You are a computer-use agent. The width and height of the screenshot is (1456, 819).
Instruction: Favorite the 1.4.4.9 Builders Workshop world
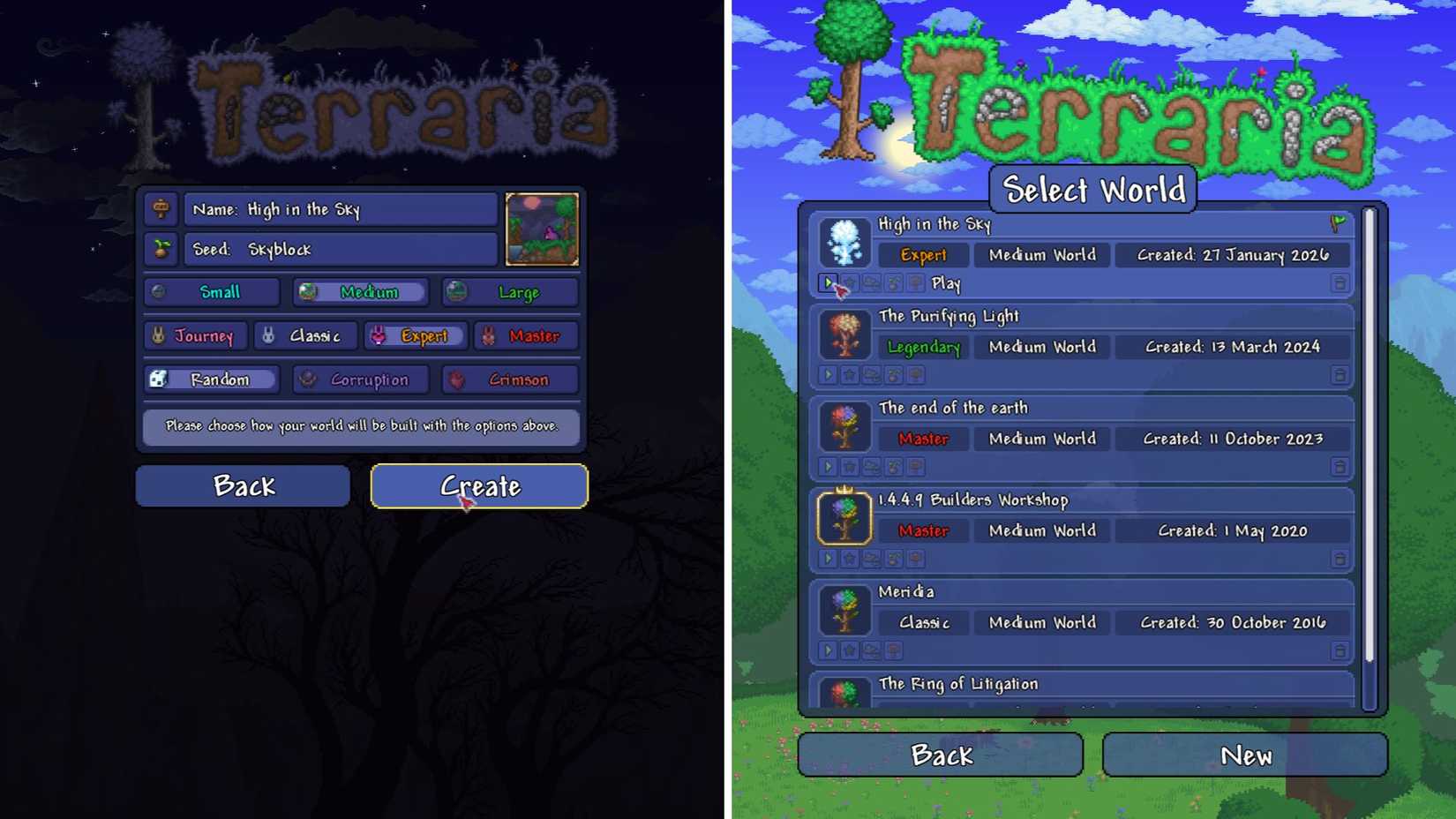(x=850, y=558)
